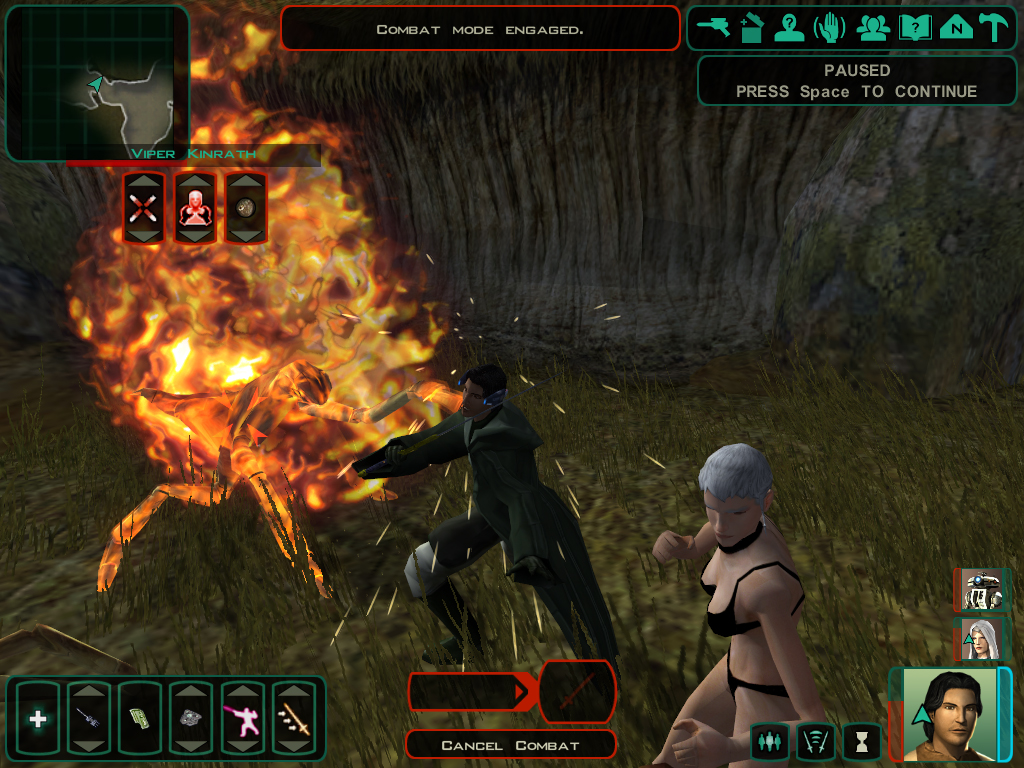
Task: Click the minimap
Action: pos(97,84)
